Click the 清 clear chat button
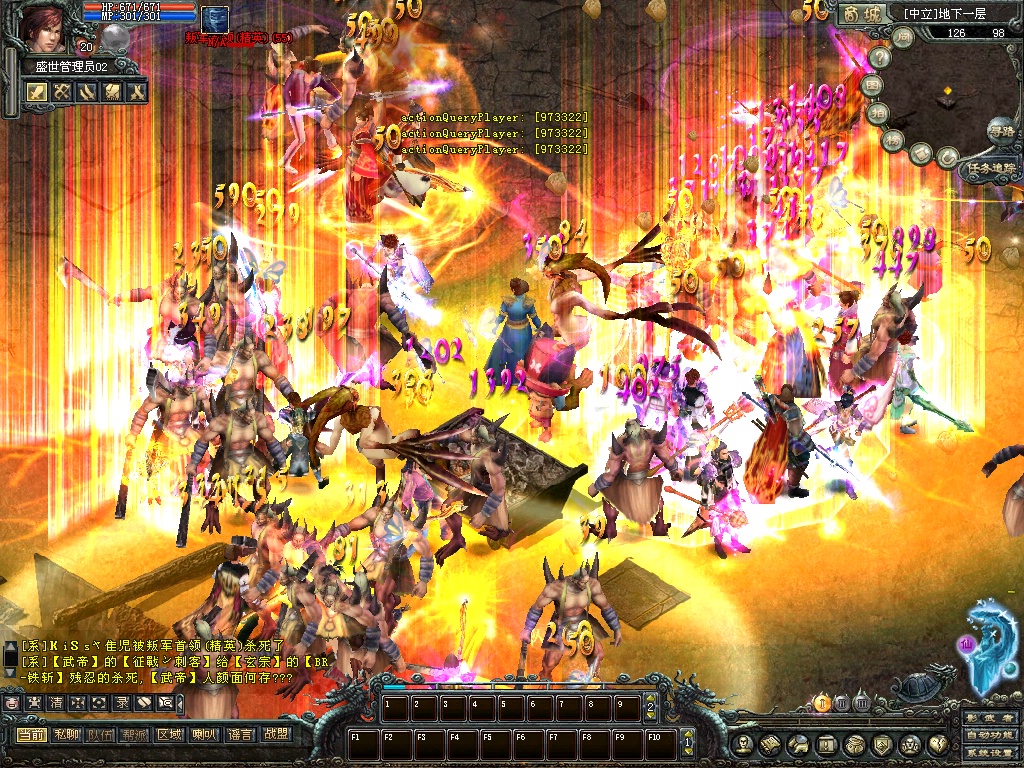The image size is (1024, 768). pos(56,703)
